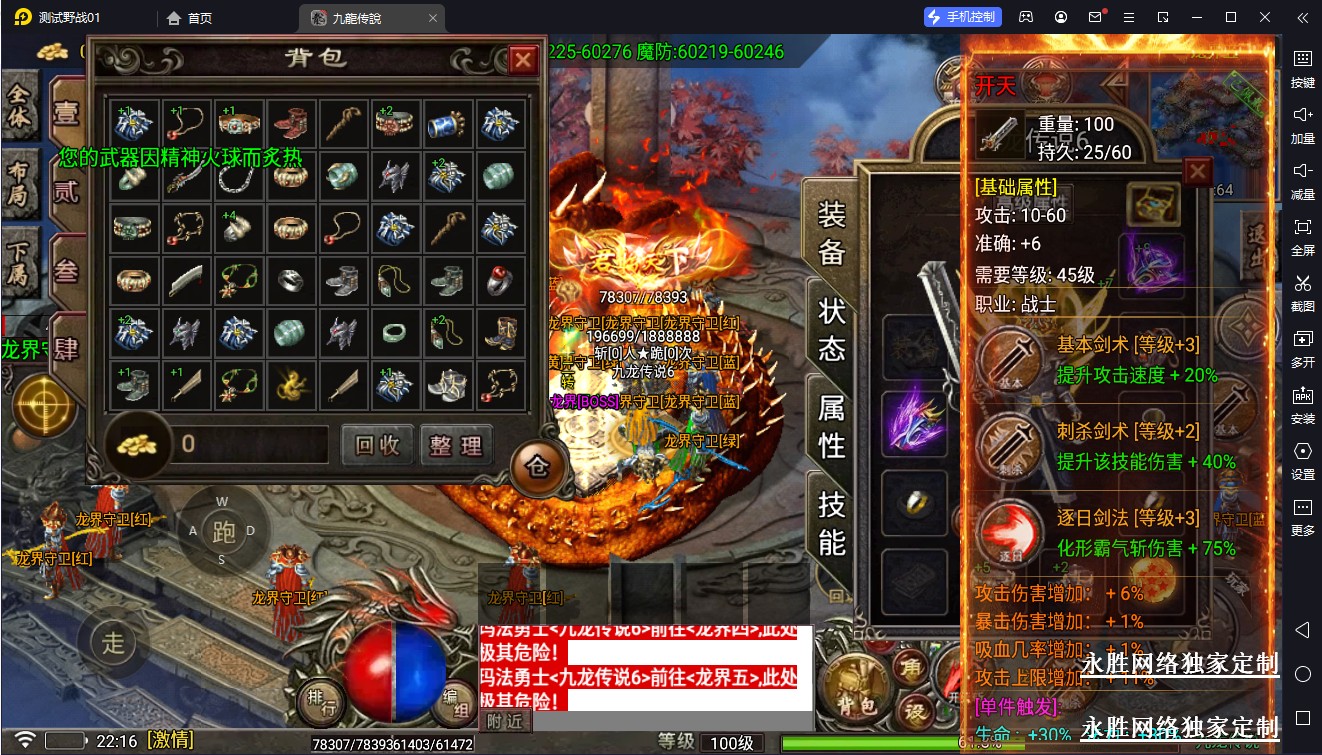The width and height of the screenshot is (1322, 755).
Task: Show the 属性 attributes tab
Action: point(832,425)
